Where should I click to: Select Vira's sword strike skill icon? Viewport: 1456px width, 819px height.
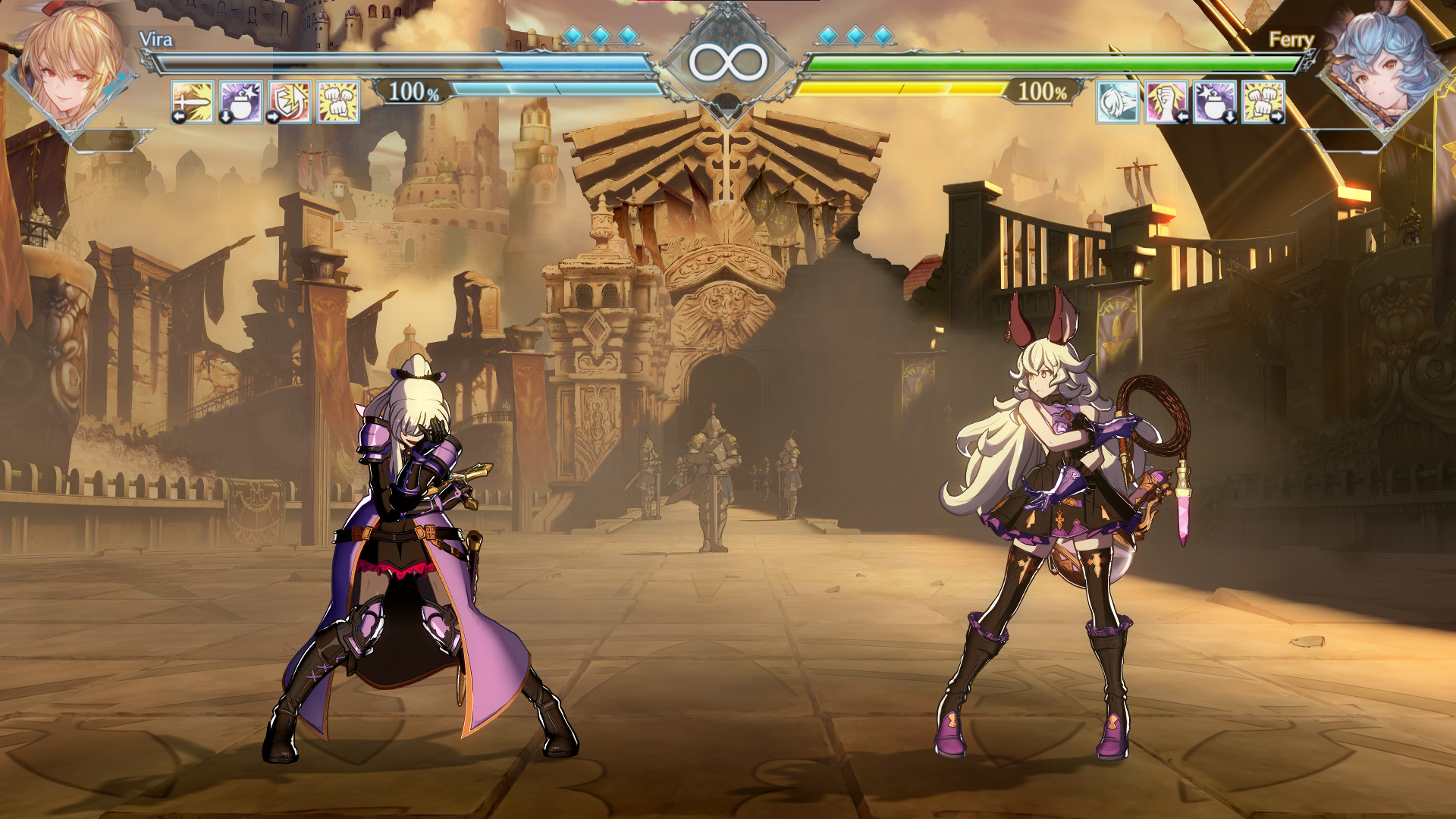[x=192, y=101]
